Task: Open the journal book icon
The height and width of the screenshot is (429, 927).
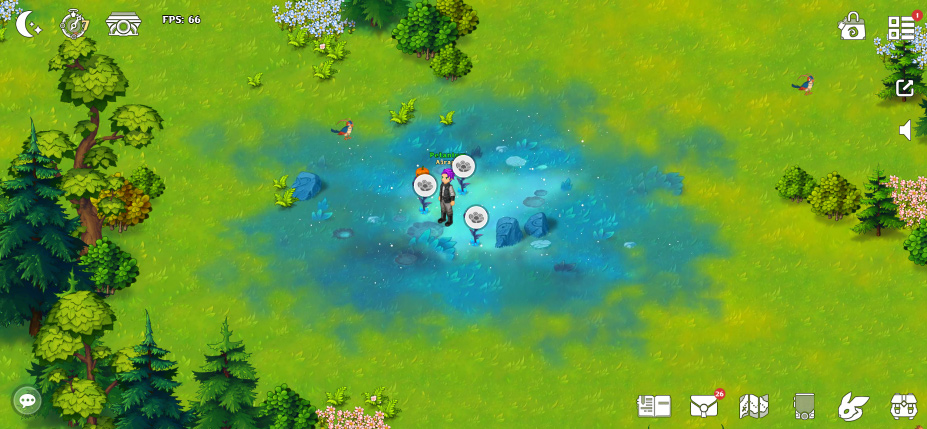Action: tap(654, 406)
